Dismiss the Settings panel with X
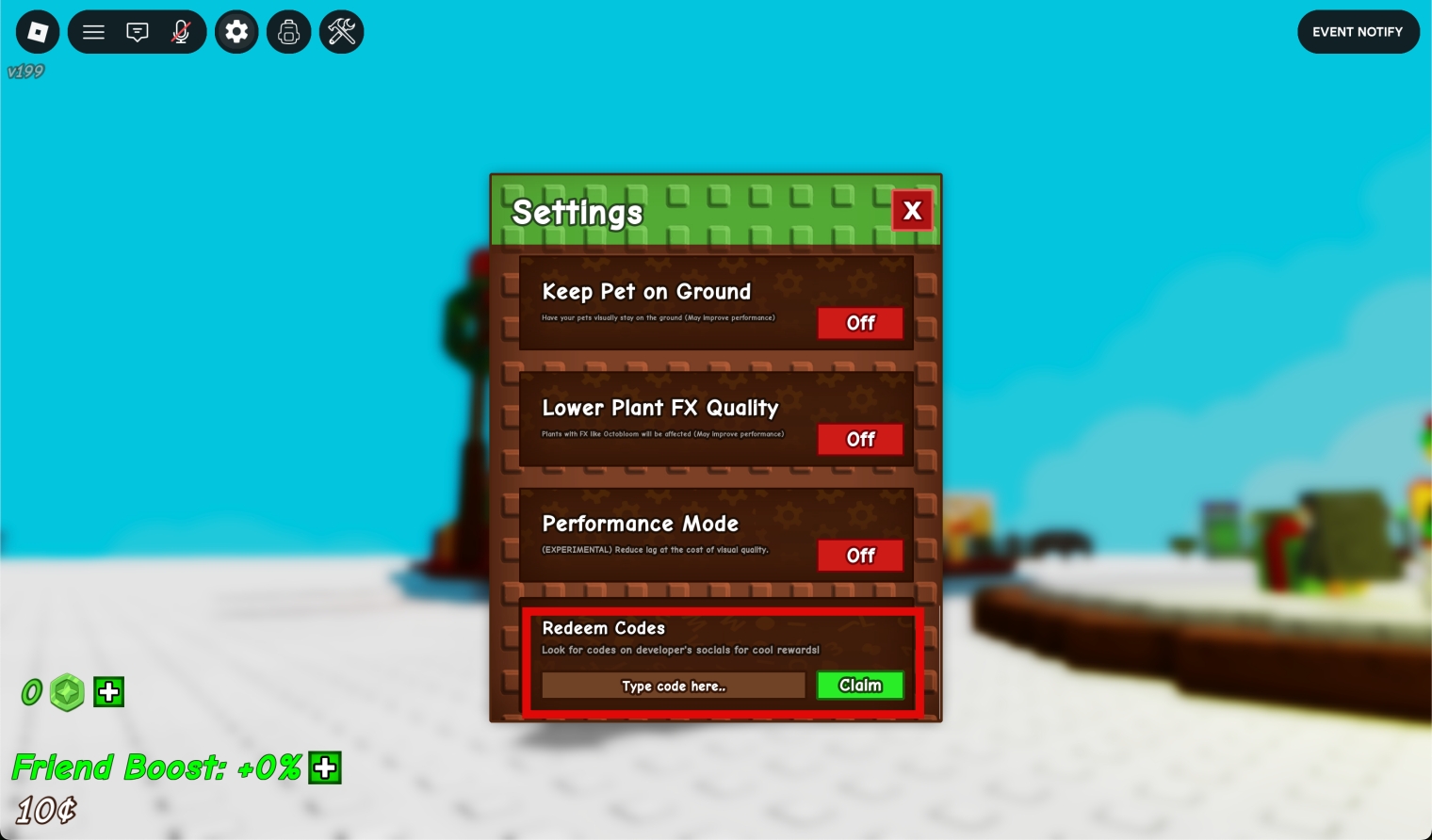The image size is (1432, 840). (911, 210)
